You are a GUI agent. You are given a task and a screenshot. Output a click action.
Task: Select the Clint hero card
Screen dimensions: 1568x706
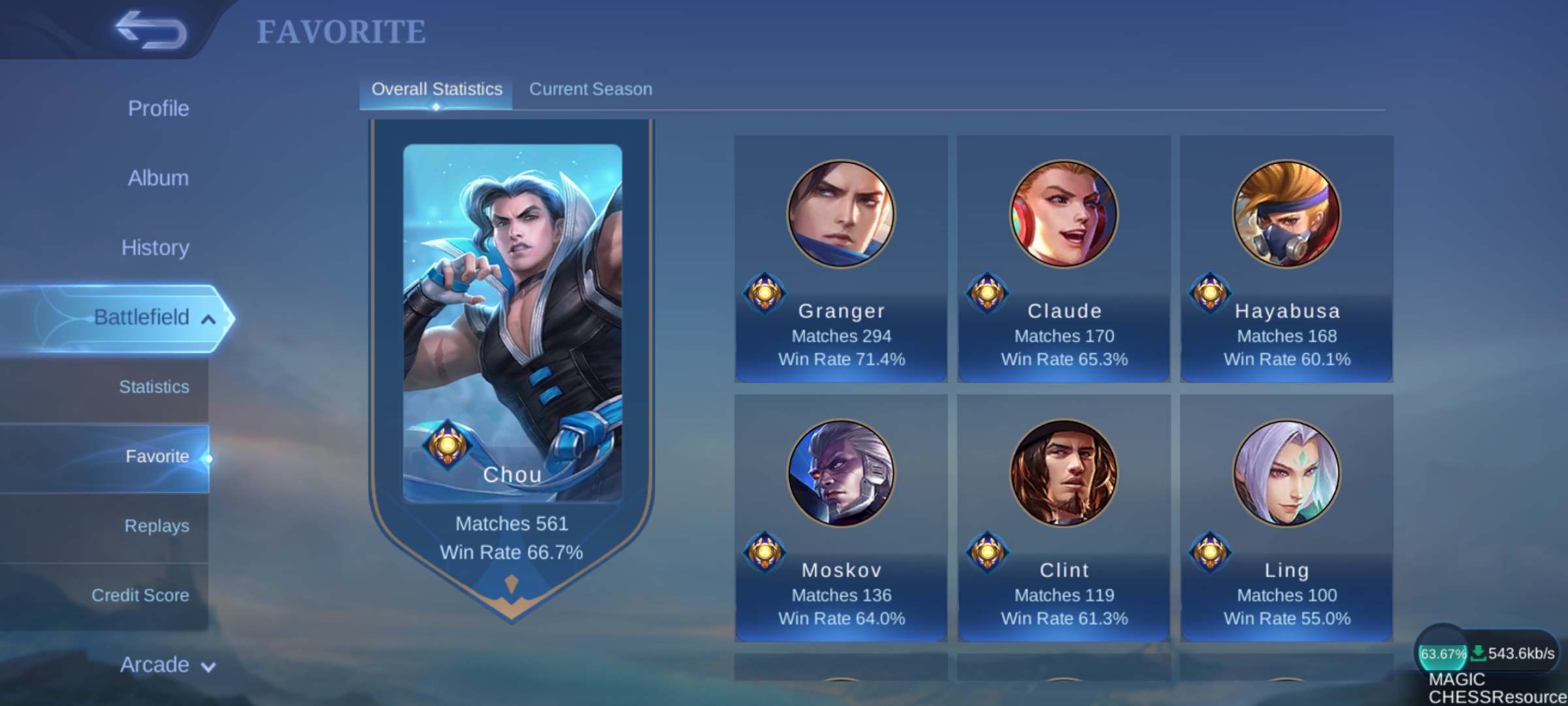tap(1064, 518)
